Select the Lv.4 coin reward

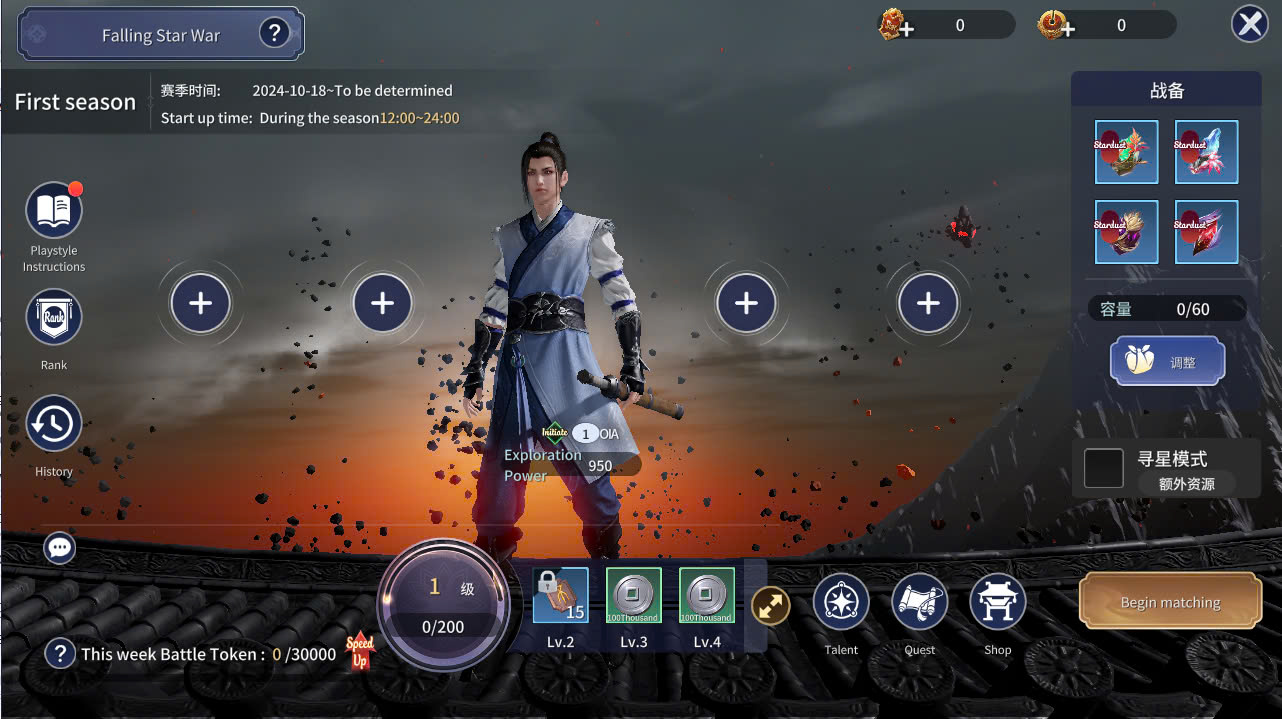[707, 596]
